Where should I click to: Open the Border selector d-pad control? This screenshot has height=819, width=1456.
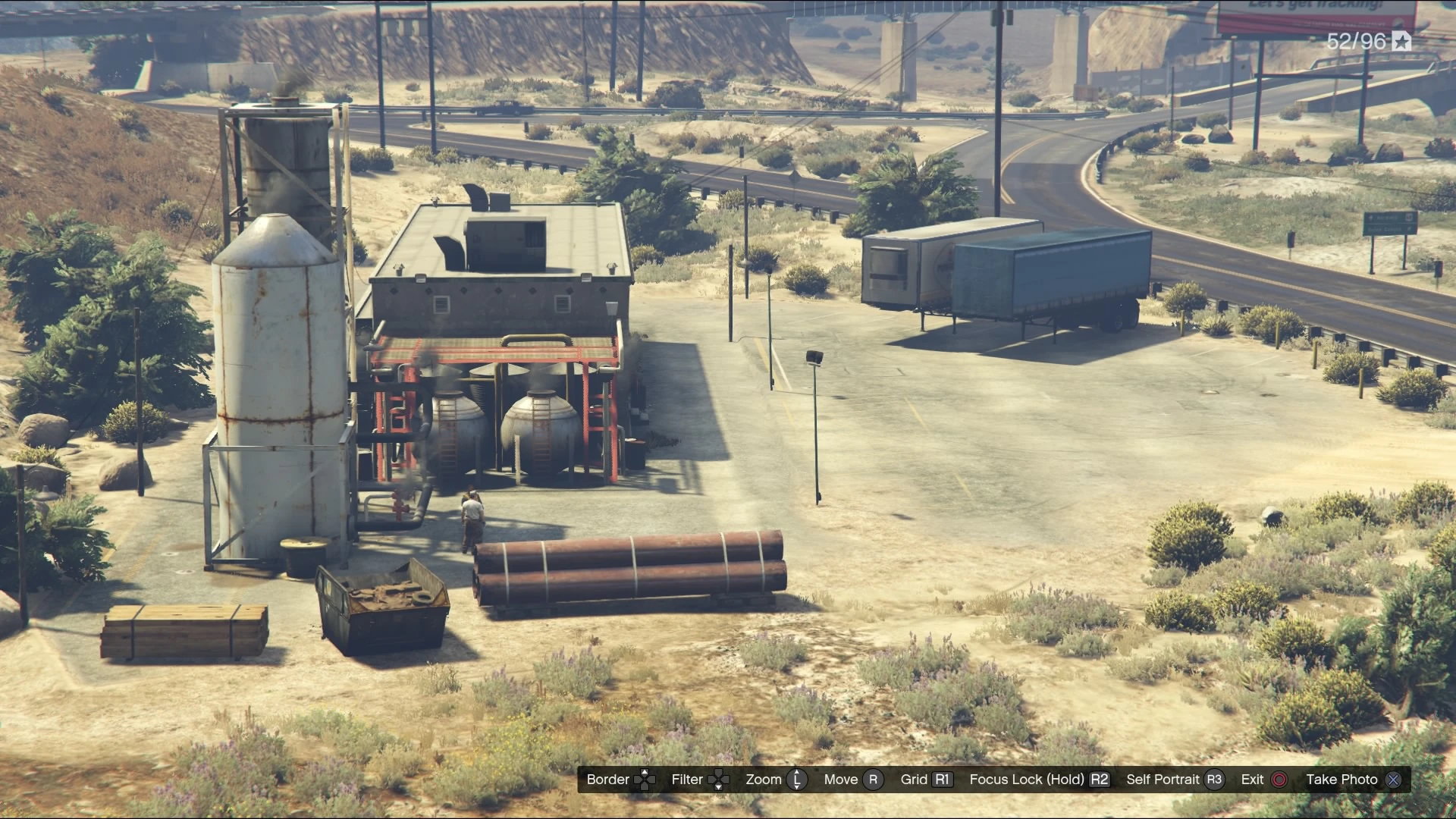click(x=646, y=780)
